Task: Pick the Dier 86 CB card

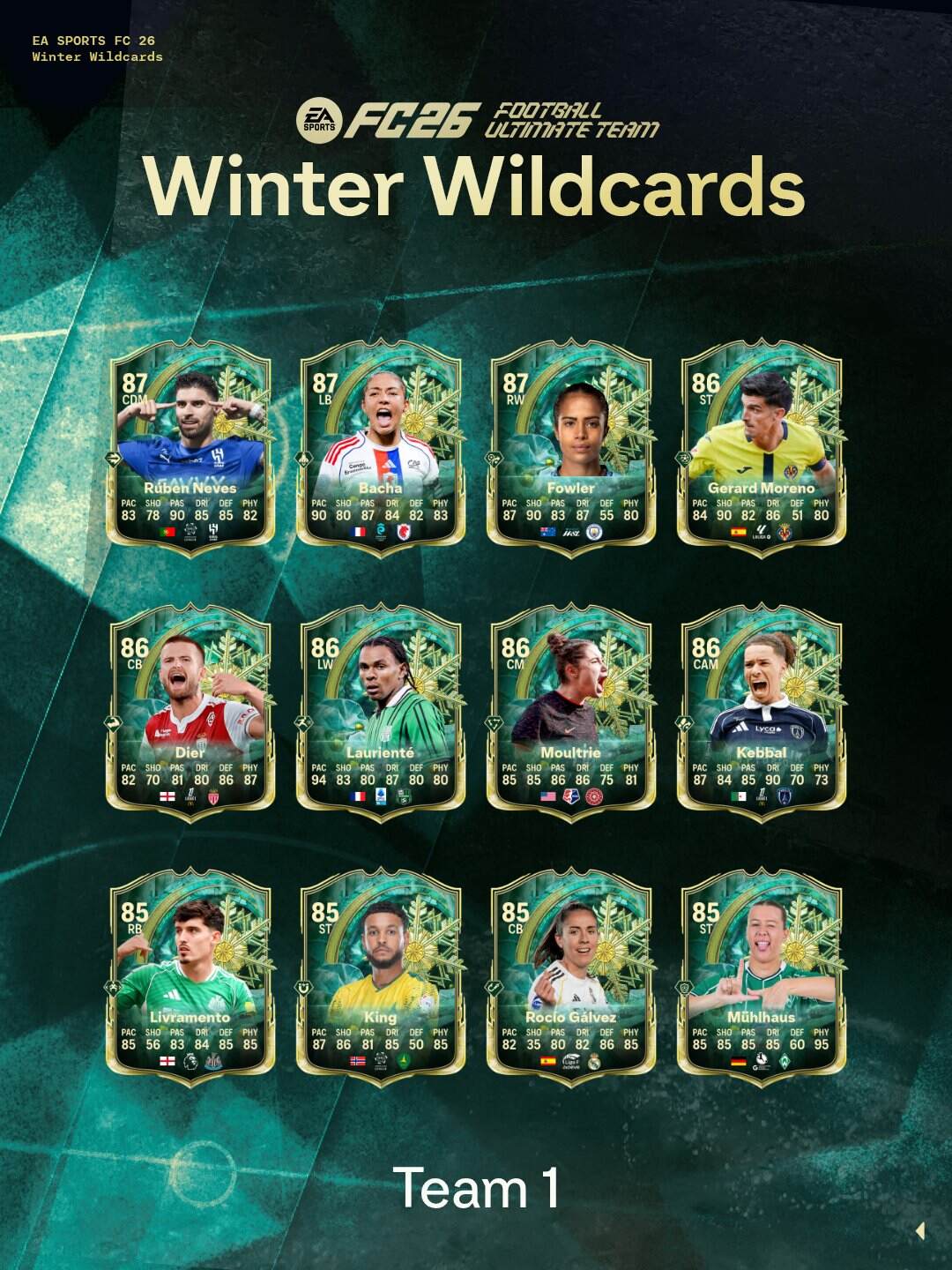Action: [190, 714]
